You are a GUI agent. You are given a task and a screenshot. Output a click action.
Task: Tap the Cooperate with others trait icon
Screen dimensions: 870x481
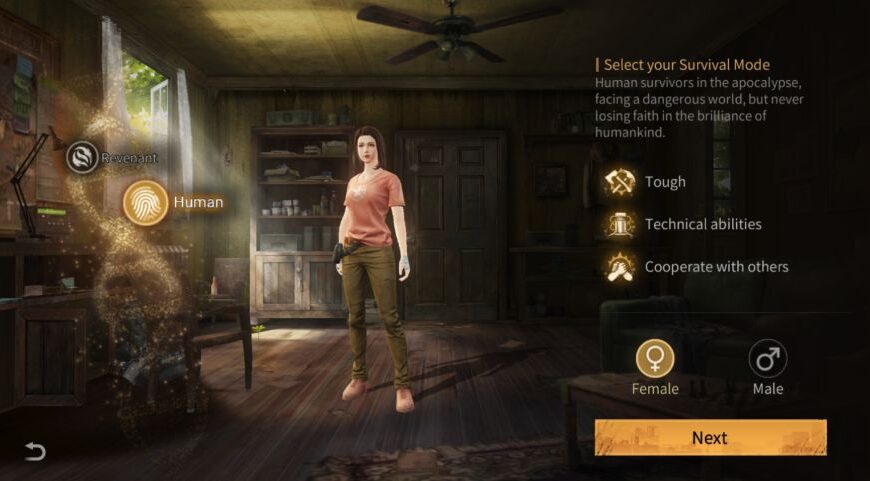620,267
